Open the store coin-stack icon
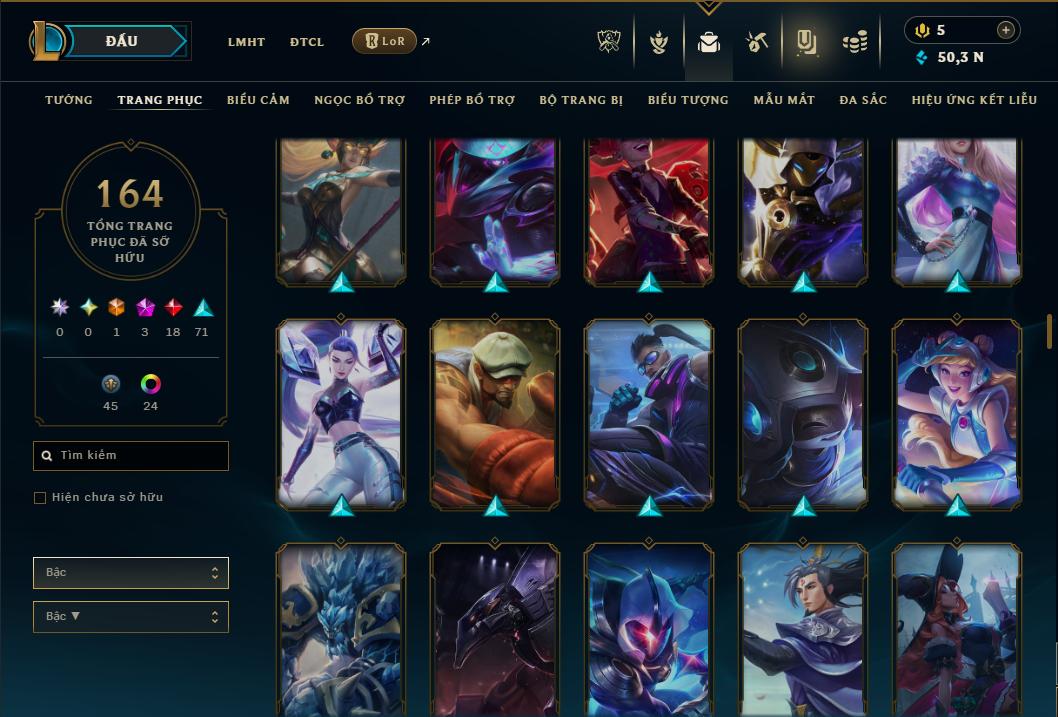This screenshot has height=717, width=1058. (x=854, y=42)
